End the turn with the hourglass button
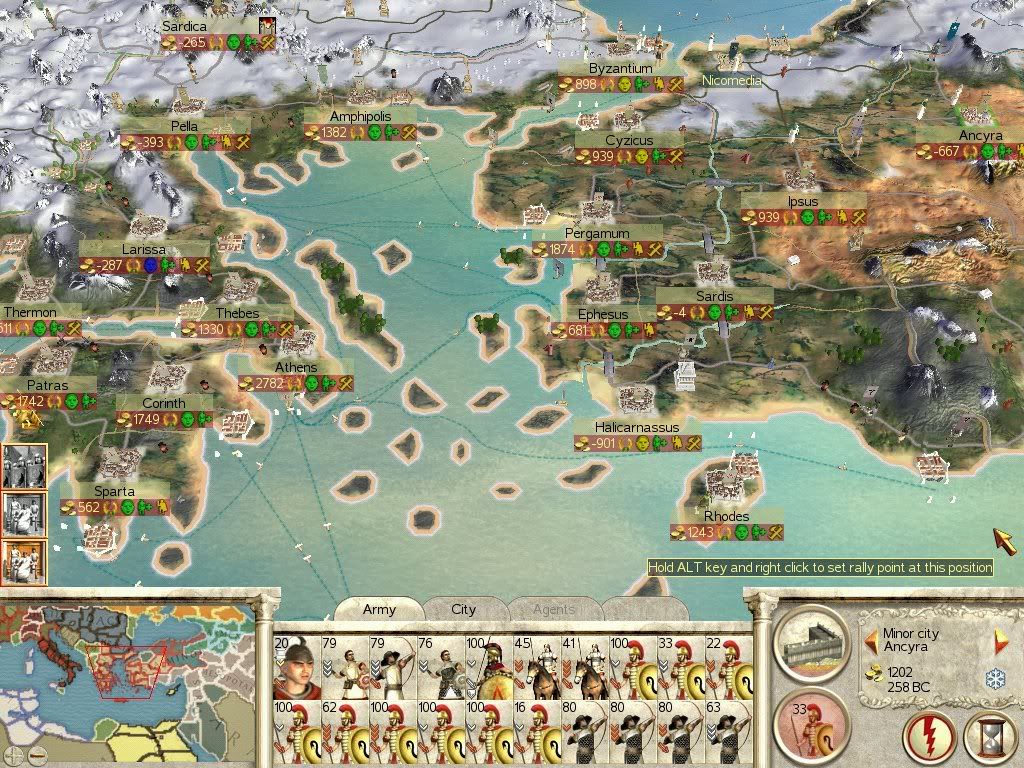This screenshot has width=1024, height=768. coord(987,738)
